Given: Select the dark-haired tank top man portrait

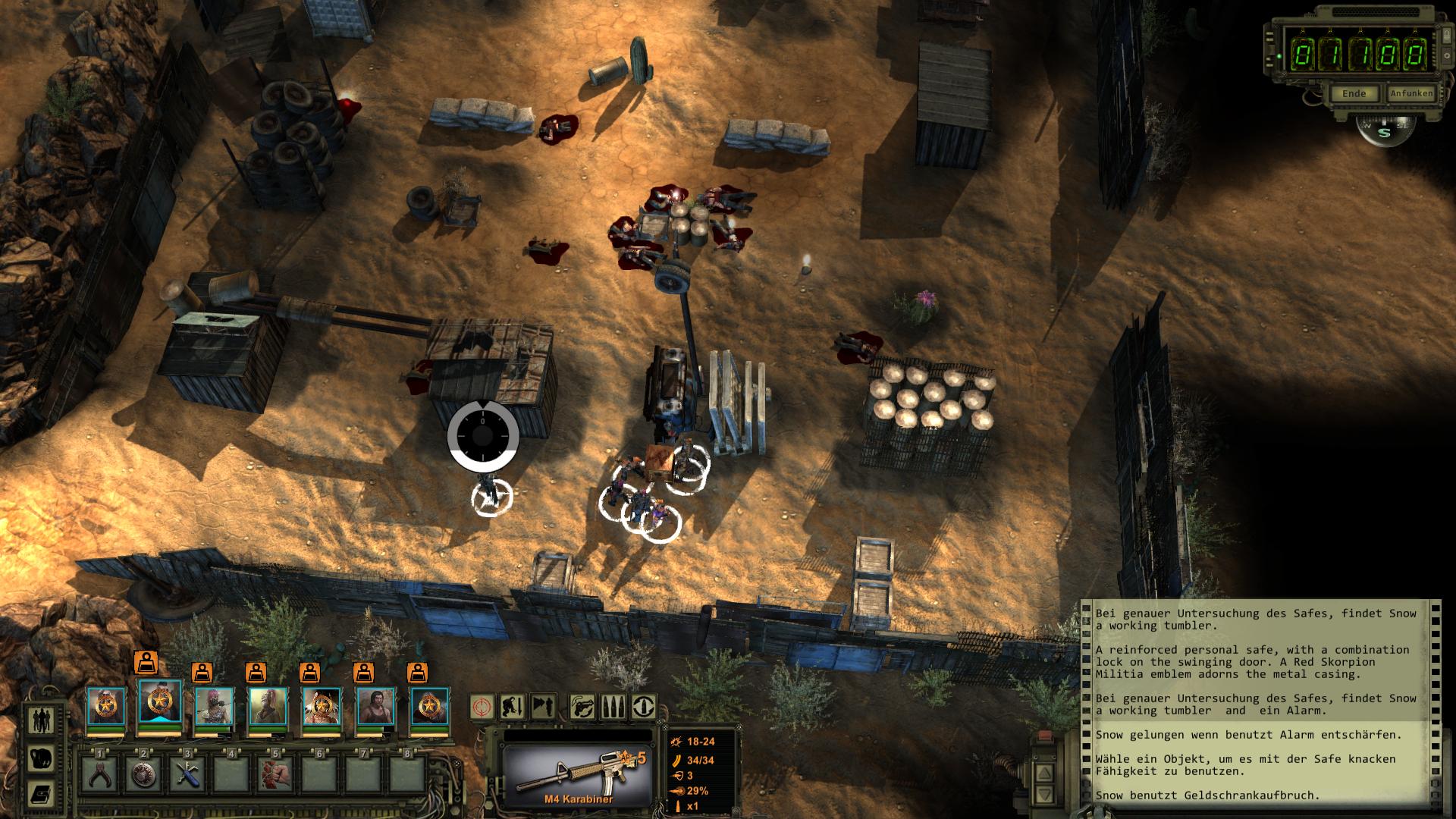Looking at the screenshot, I should click(x=375, y=706).
